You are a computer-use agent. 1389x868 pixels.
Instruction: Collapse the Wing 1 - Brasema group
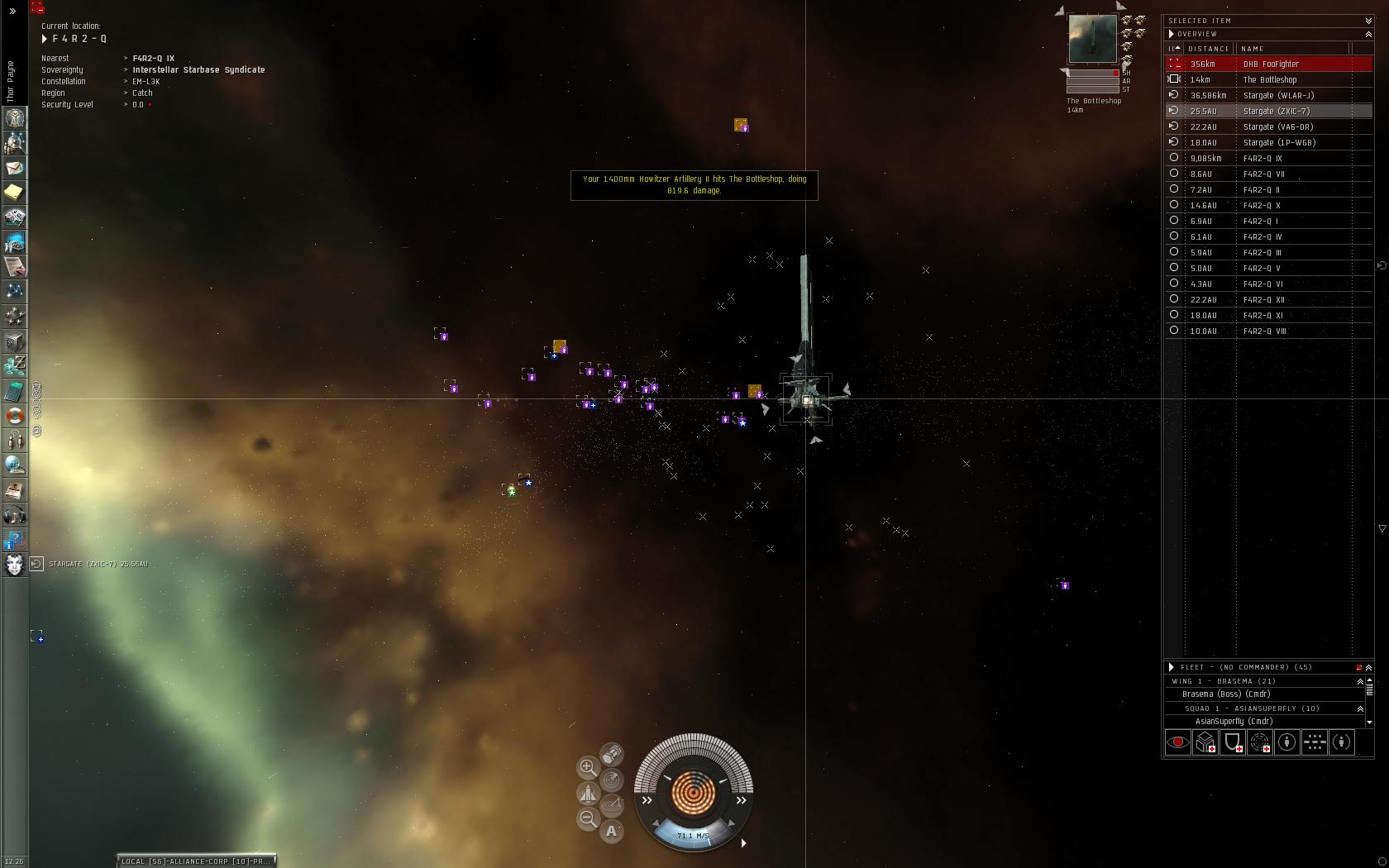[1360, 681]
